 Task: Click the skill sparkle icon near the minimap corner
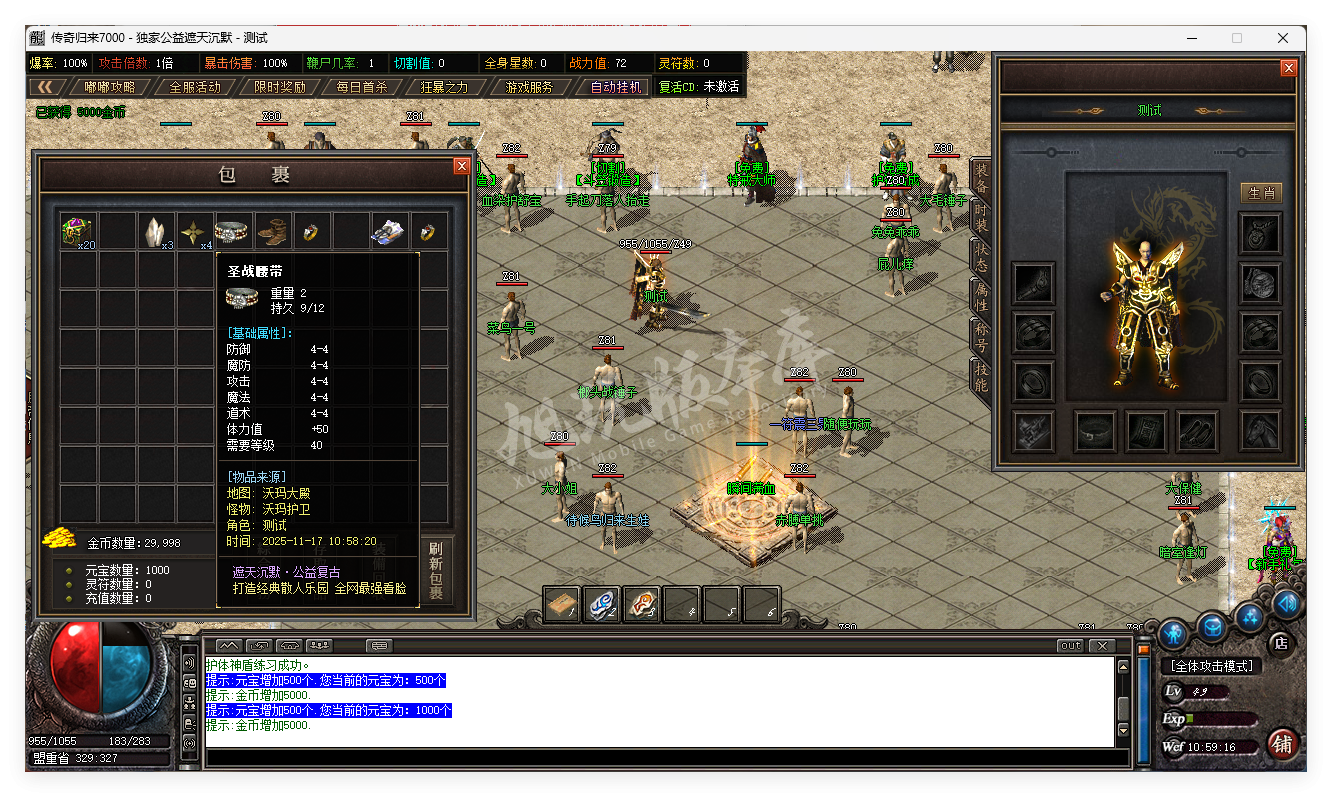(x=1250, y=617)
